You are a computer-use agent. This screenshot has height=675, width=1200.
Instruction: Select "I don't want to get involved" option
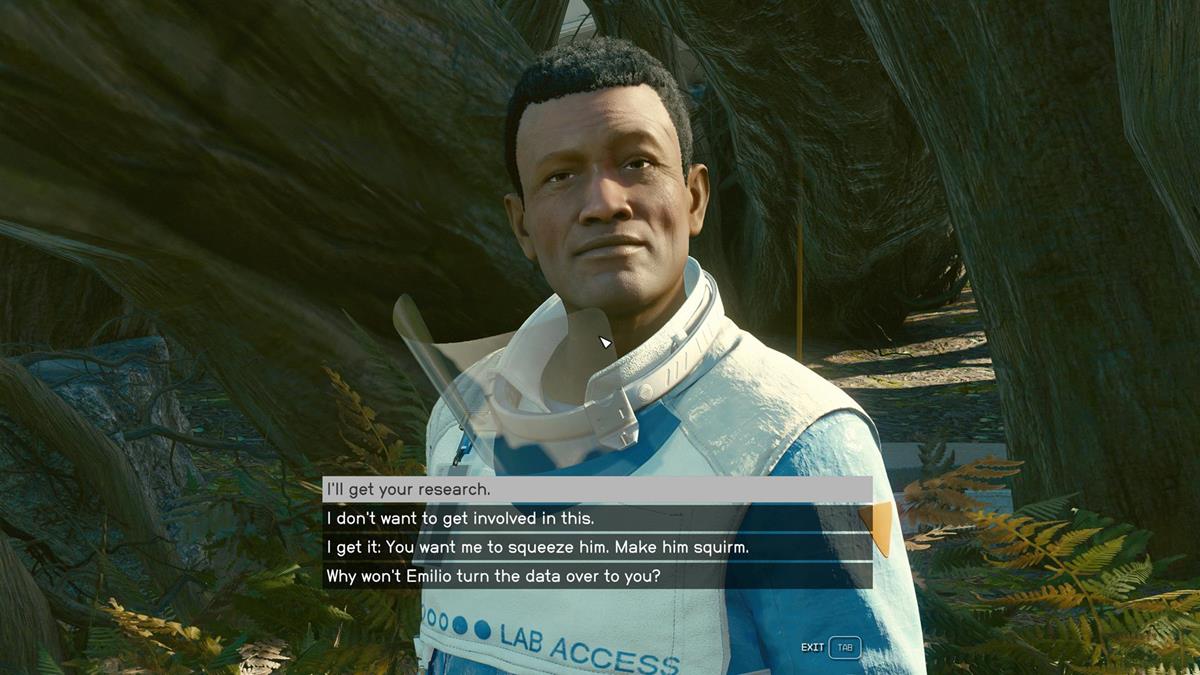597,518
